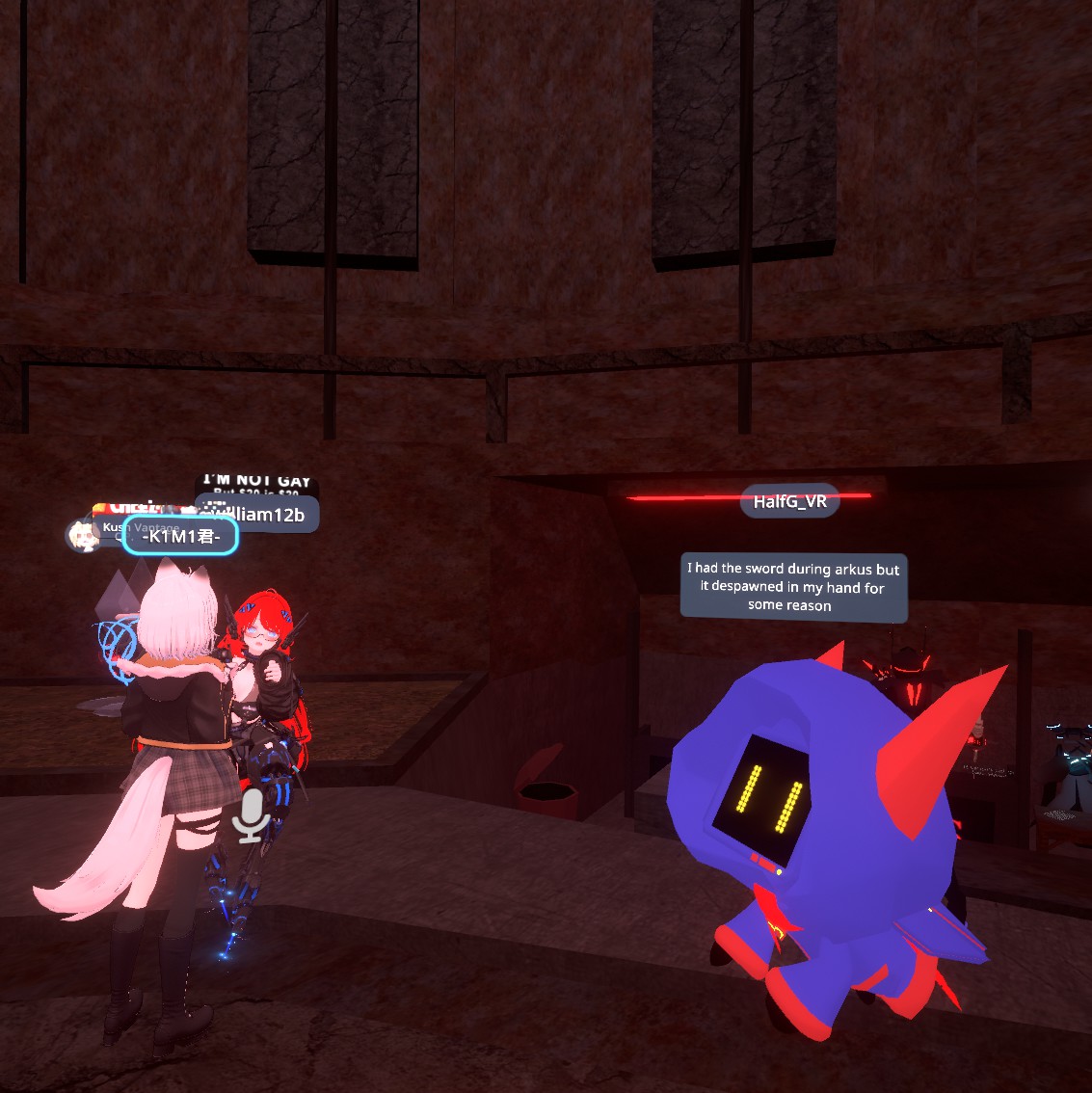Screen dimensions: 1092x1093
Task: Select the HalfG_VR nameplate
Action: pos(789,501)
